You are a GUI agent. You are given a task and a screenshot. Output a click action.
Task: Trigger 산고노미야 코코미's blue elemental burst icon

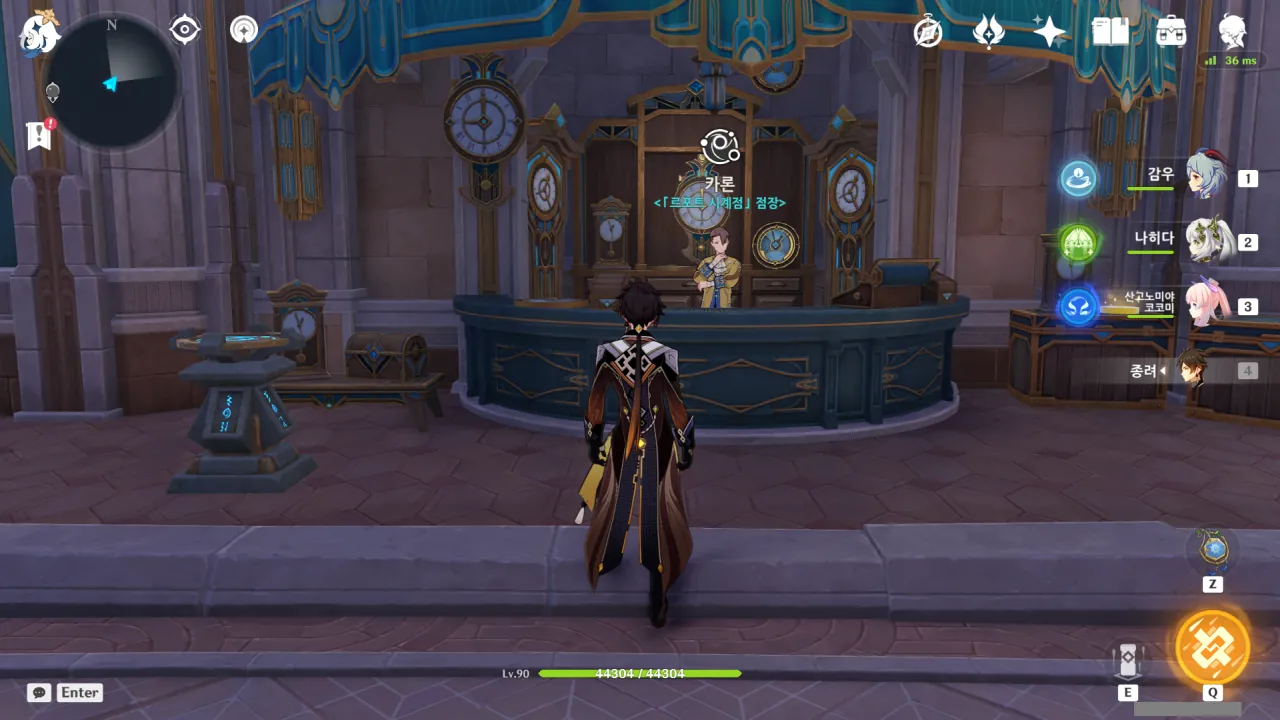click(1078, 306)
